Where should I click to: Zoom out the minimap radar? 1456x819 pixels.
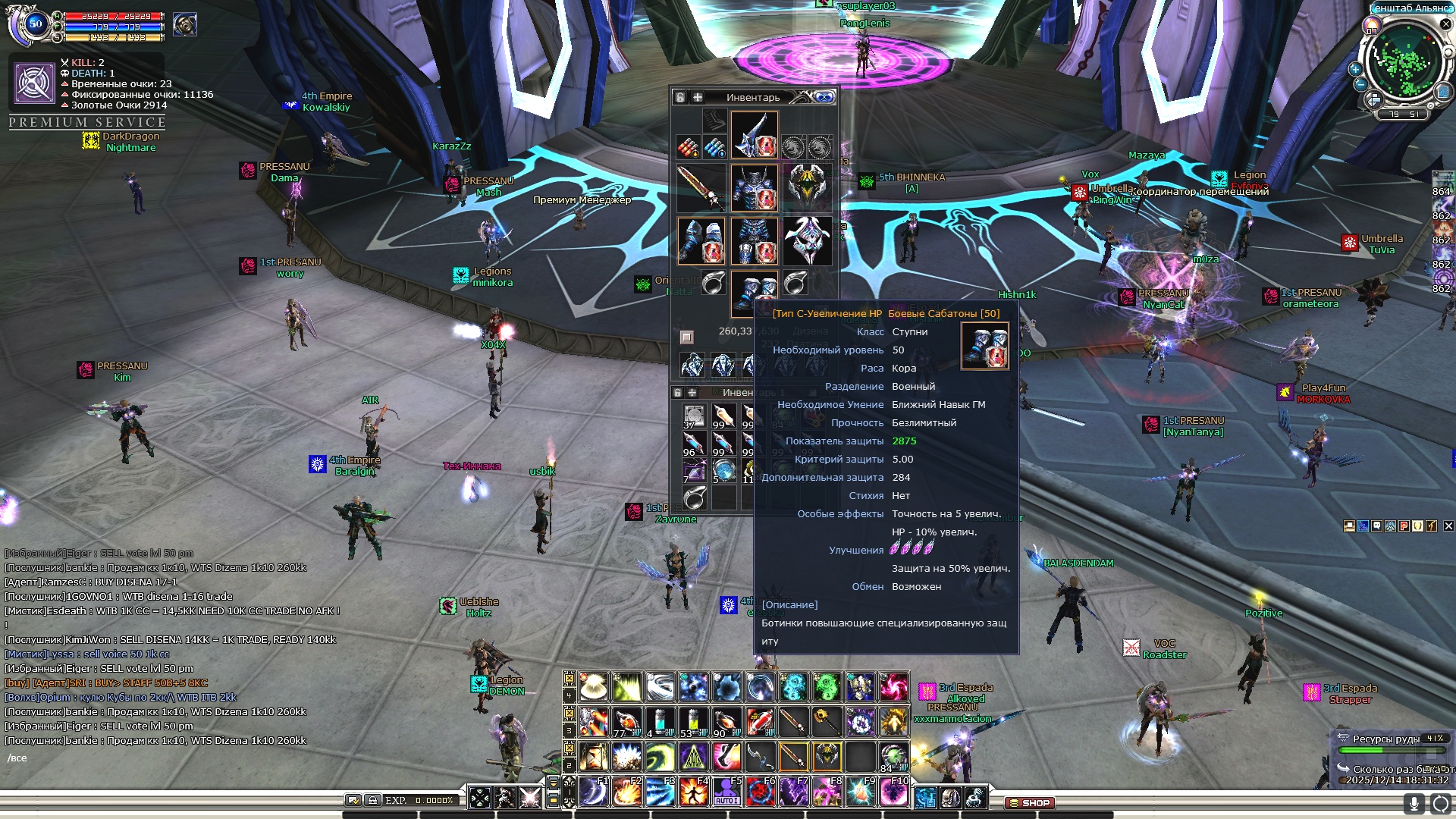(x=1360, y=84)
